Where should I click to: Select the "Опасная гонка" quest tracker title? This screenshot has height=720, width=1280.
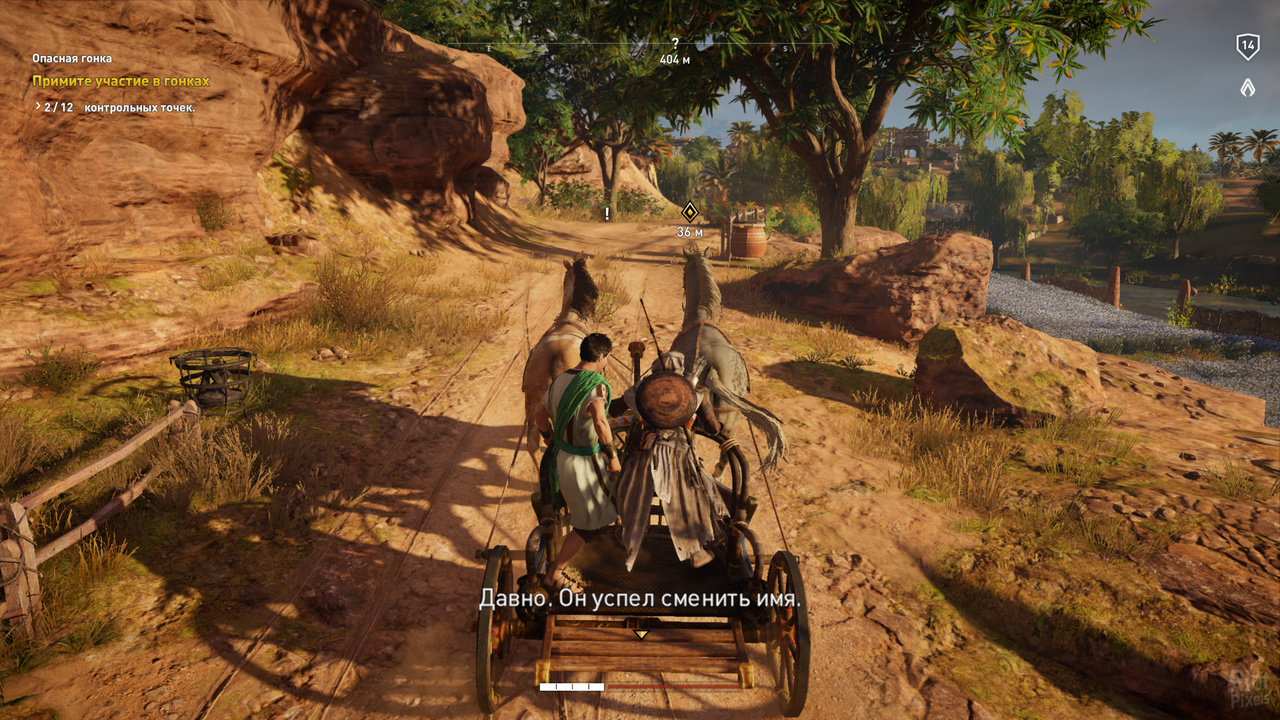click(72, 59)
